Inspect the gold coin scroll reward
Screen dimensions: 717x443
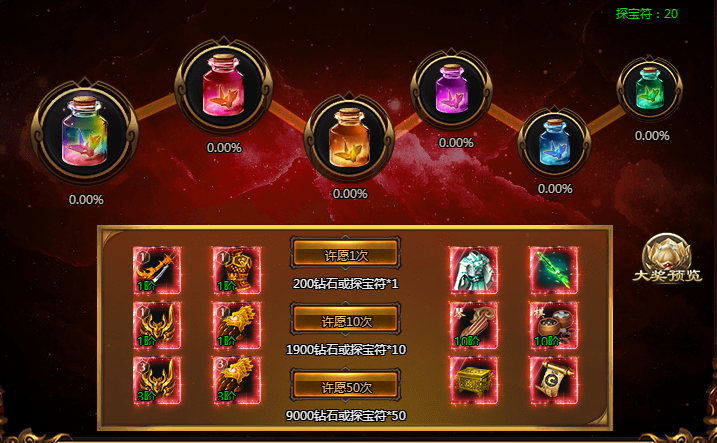[550, 381]
